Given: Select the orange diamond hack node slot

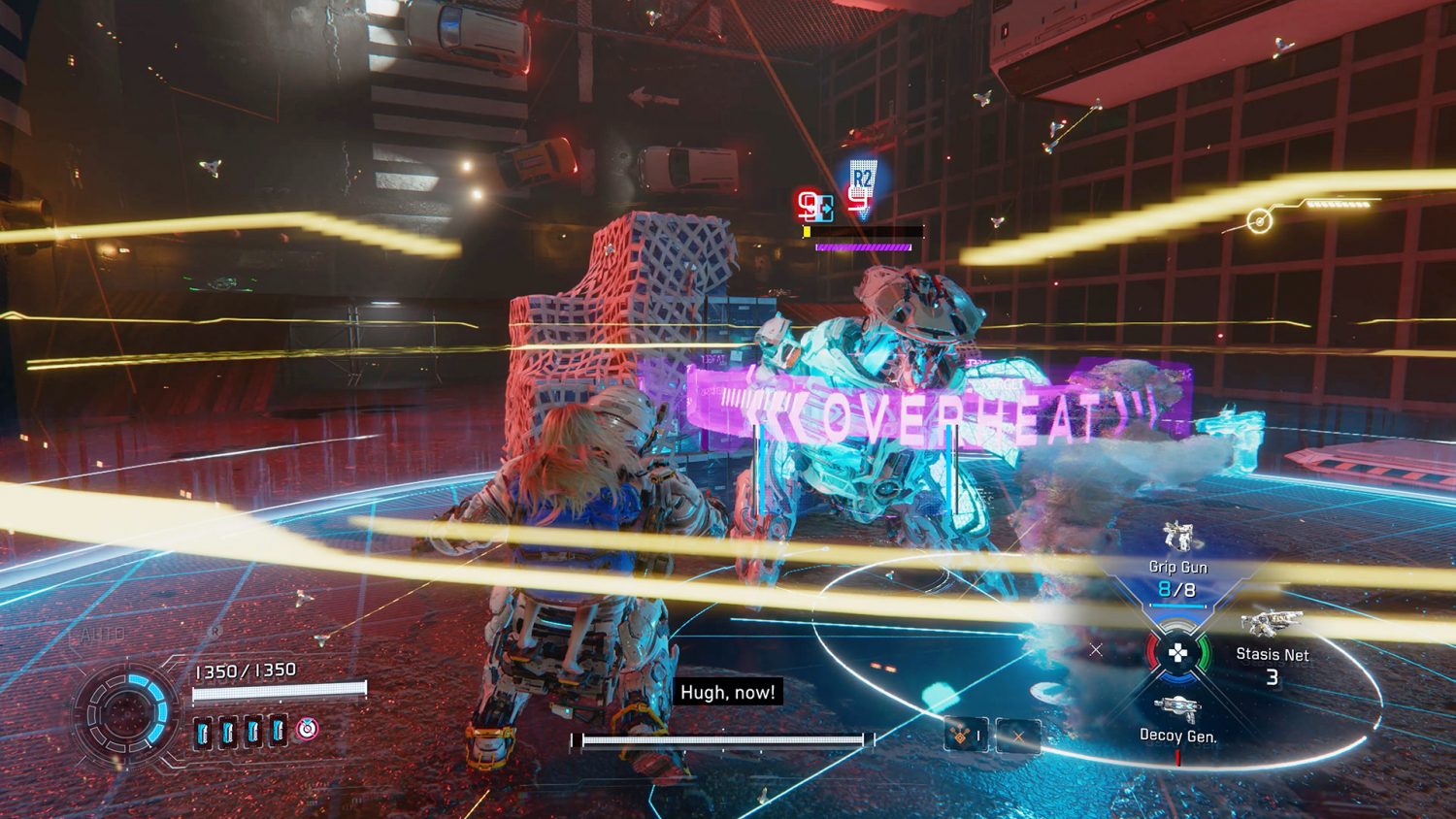Looking at the screenshot, I should [965, 737].
